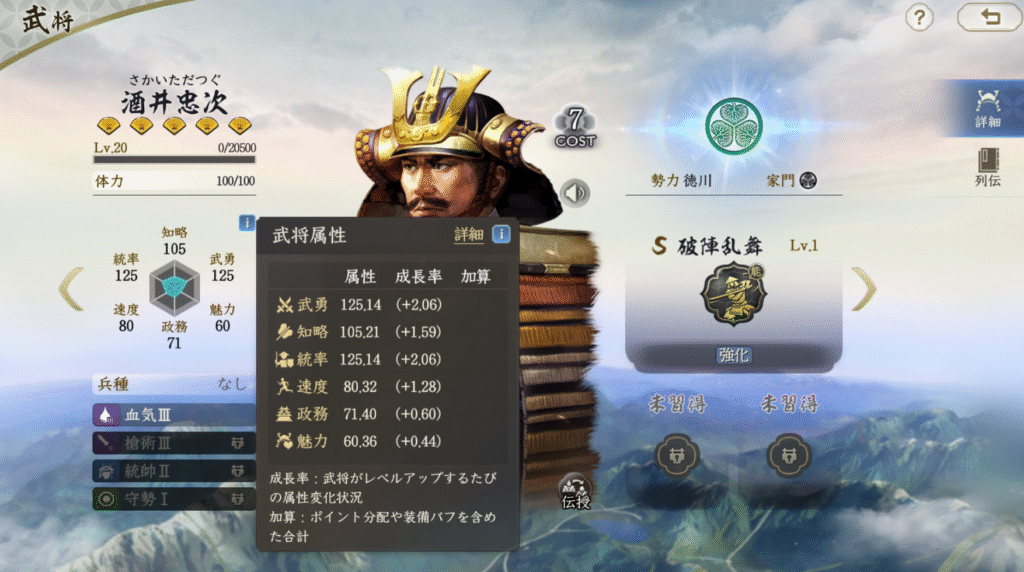Viewport: 1024px width, 572px height.
Task: Open the 伝授 teaching button
Action: 576,489
